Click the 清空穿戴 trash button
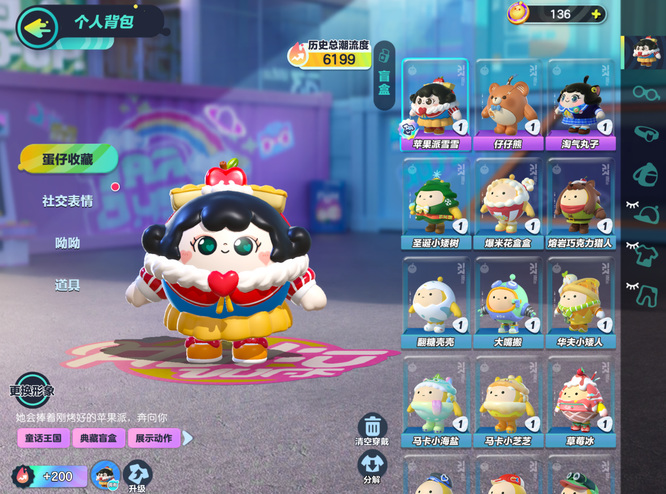 (372, 430)
